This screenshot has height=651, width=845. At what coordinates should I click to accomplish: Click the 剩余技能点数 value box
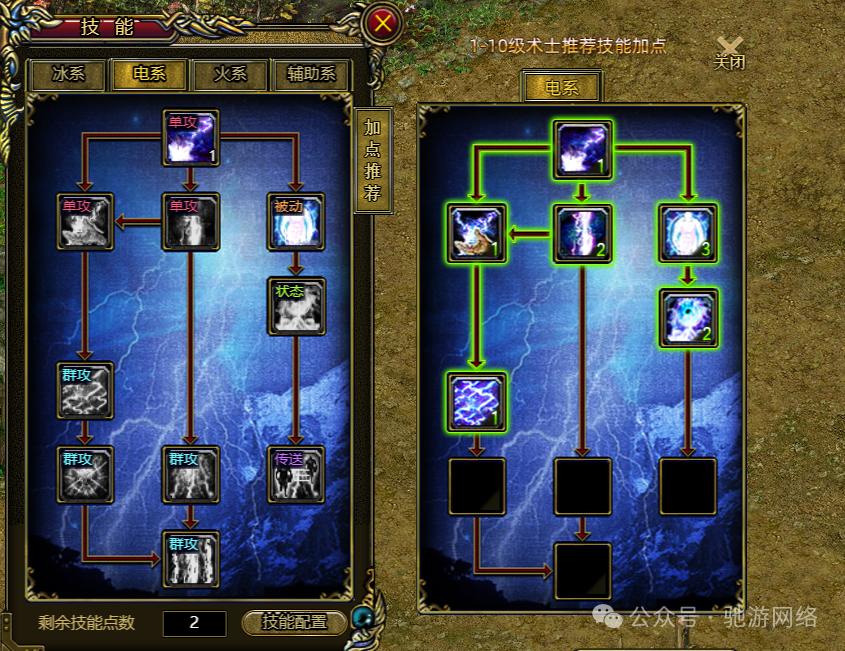[194, 622]
